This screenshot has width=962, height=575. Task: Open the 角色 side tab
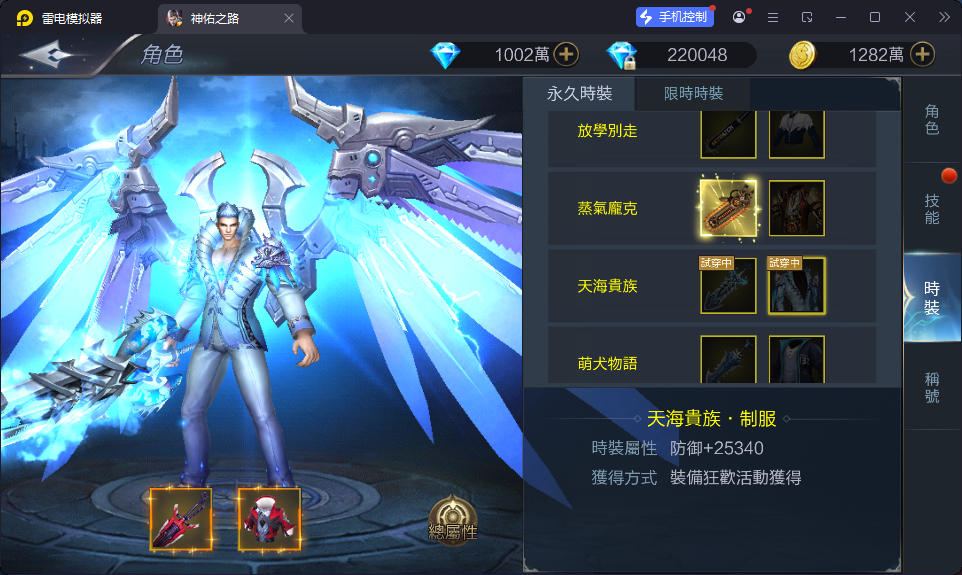(932, 119)
